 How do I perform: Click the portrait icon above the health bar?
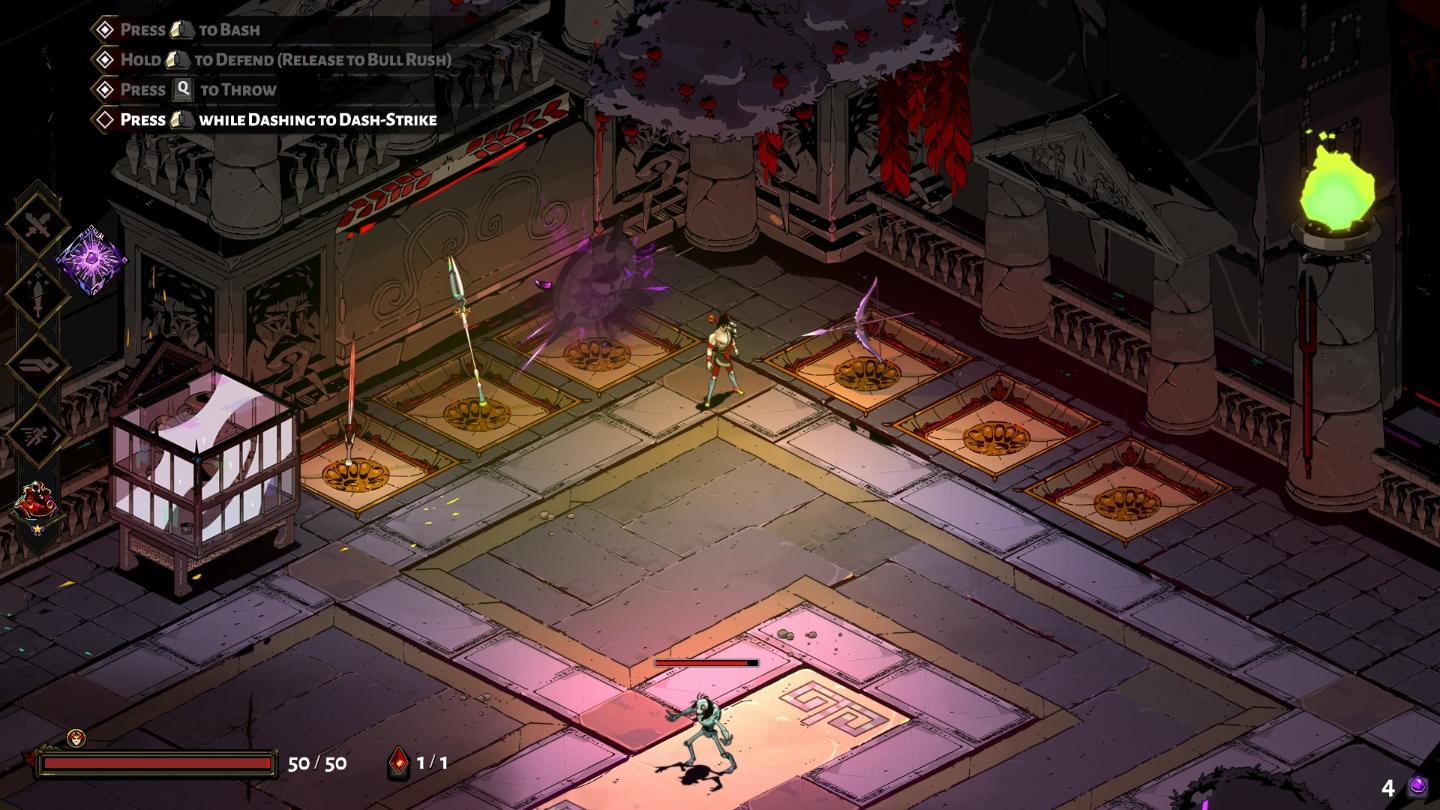coord(76,738)
